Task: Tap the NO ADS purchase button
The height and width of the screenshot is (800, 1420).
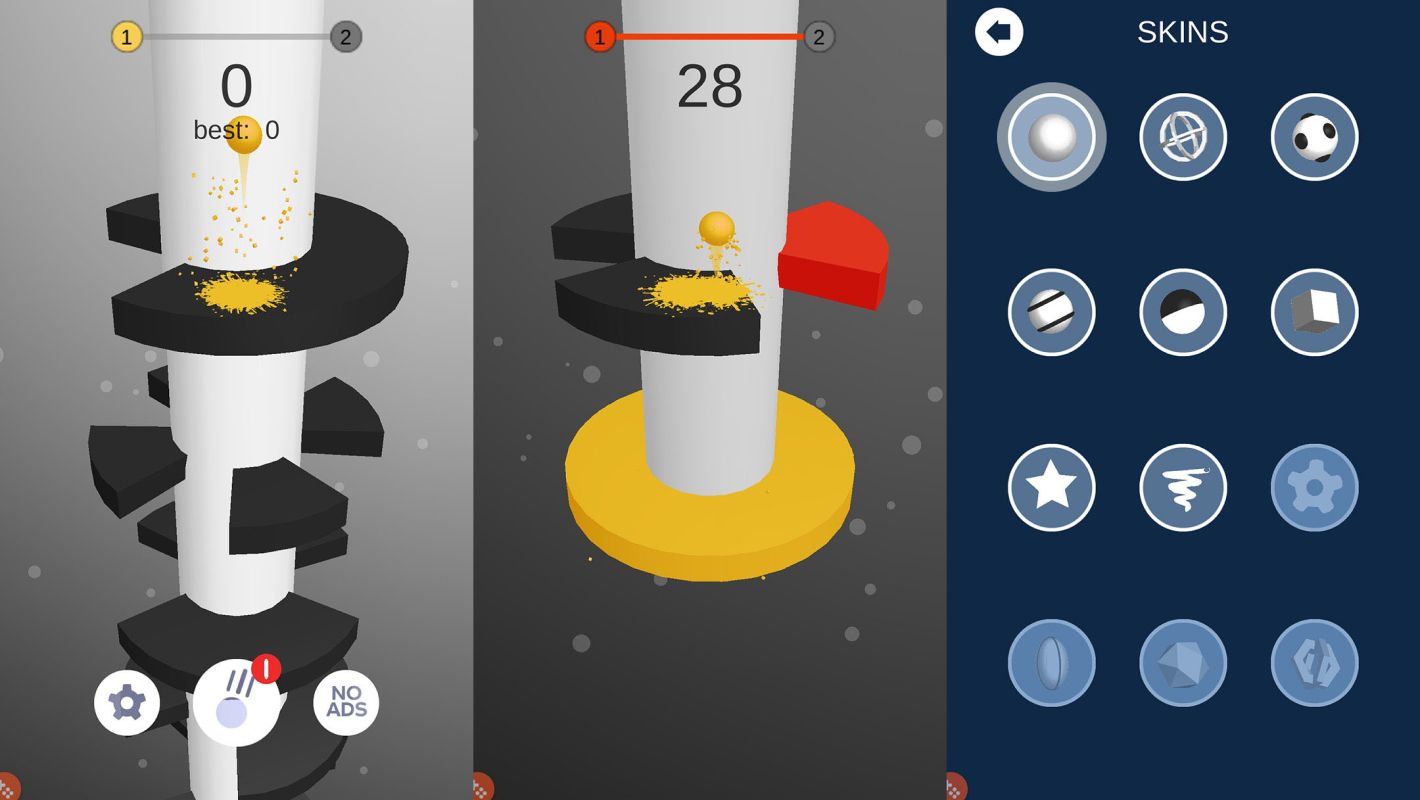Action: point(345,703)
